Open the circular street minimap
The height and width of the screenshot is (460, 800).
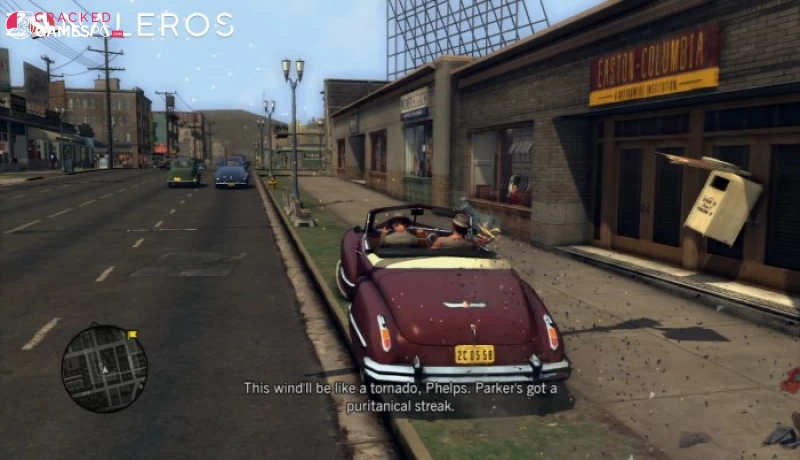tap(104, 368)
